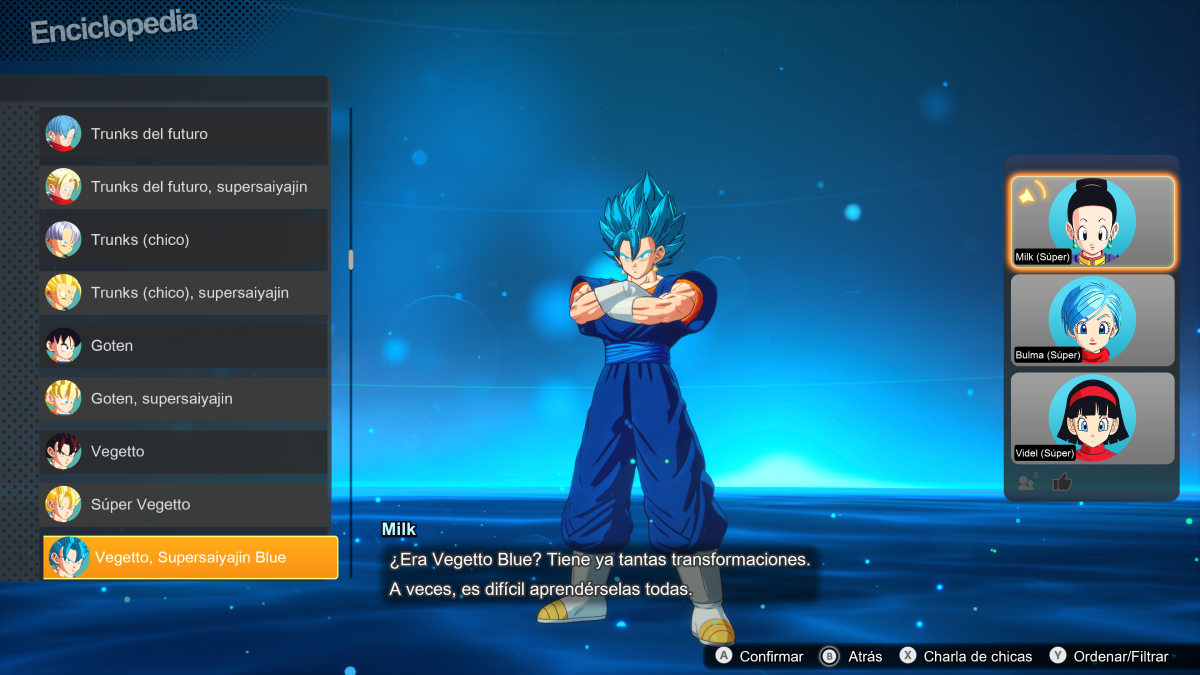
Task: Pick the base Goten entry
Action: point(184,346)
